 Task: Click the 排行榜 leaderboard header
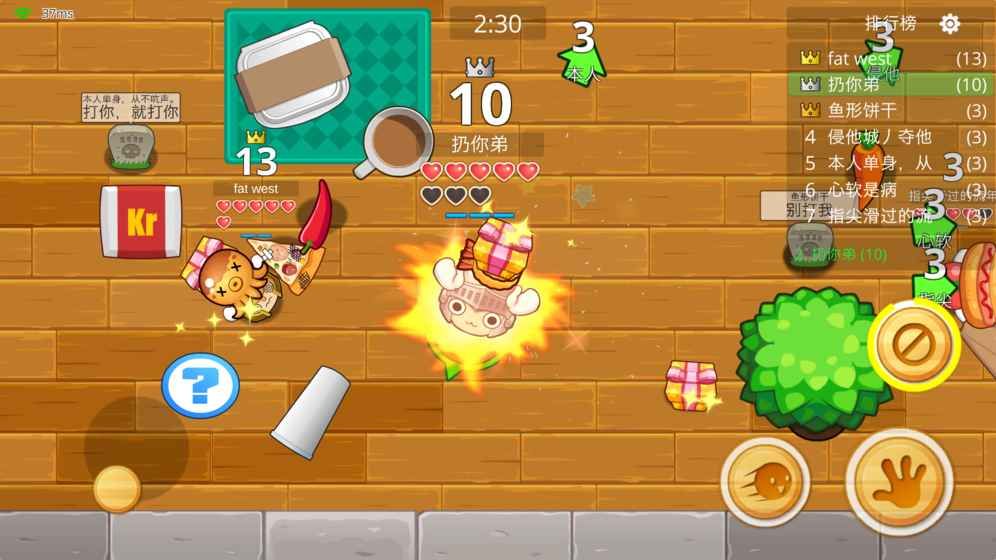tap(890, 24)
